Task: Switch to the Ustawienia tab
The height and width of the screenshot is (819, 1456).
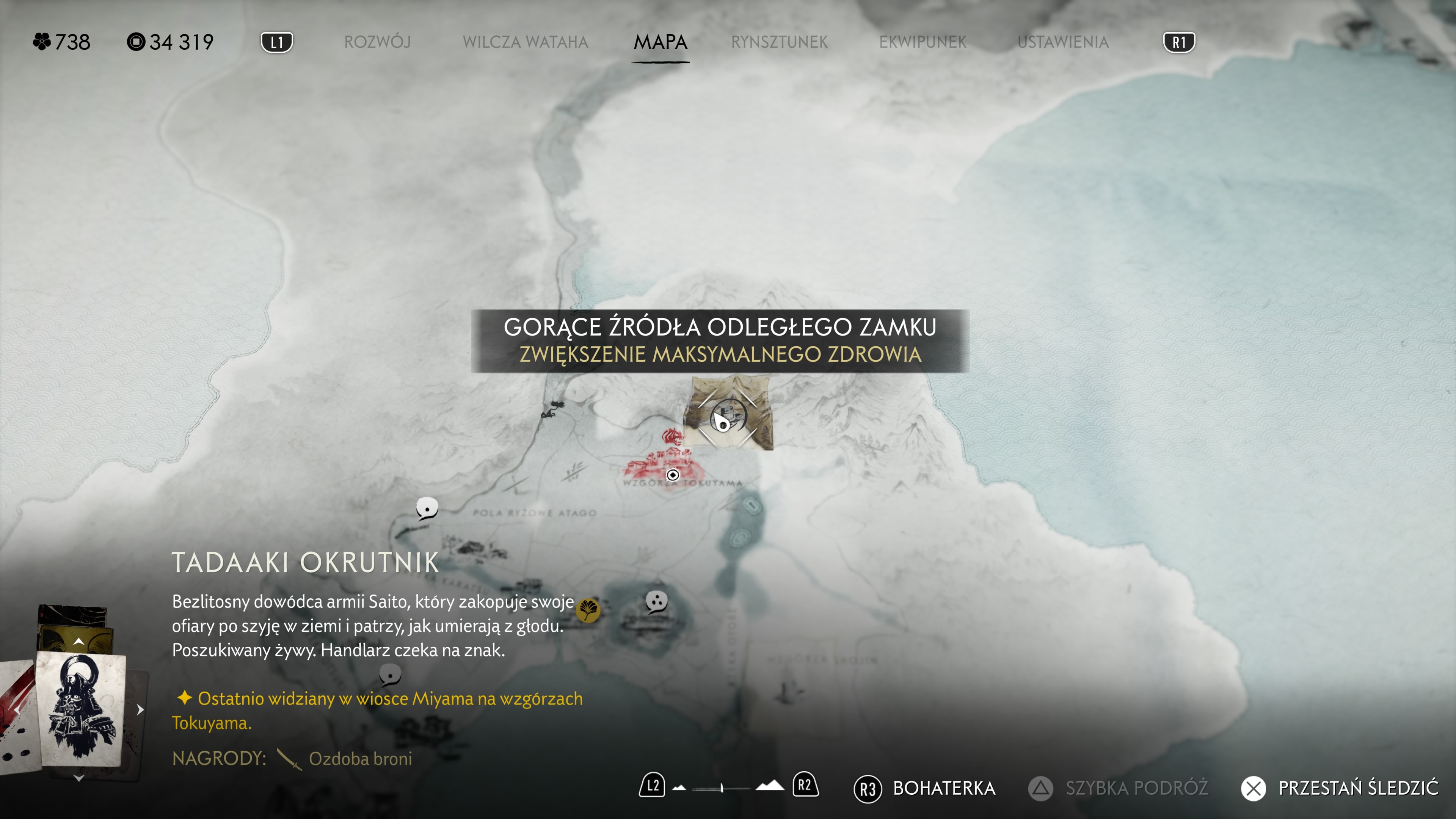Action: tap(1062, 42)
